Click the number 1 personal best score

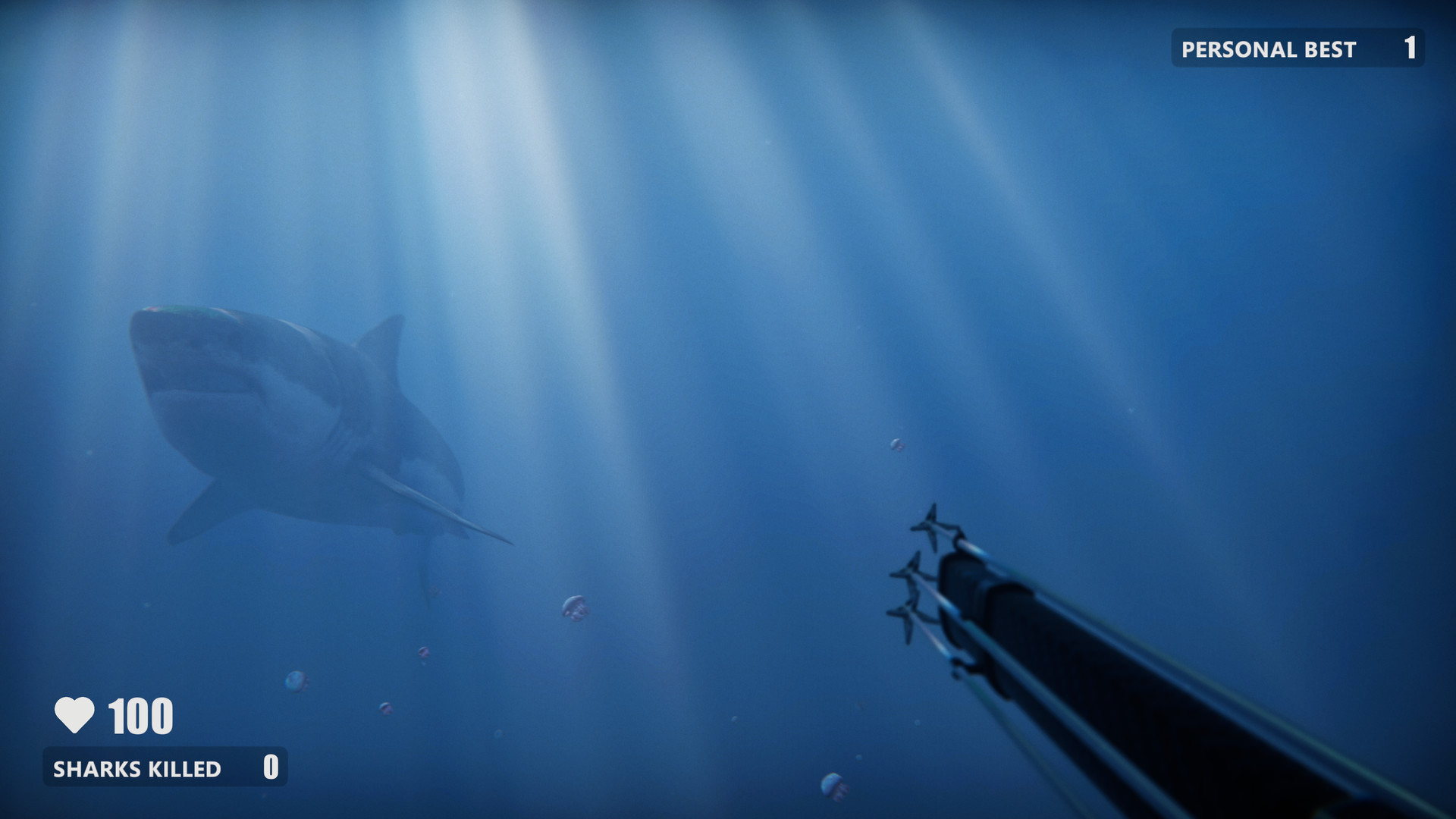[x=1410, y=49]
